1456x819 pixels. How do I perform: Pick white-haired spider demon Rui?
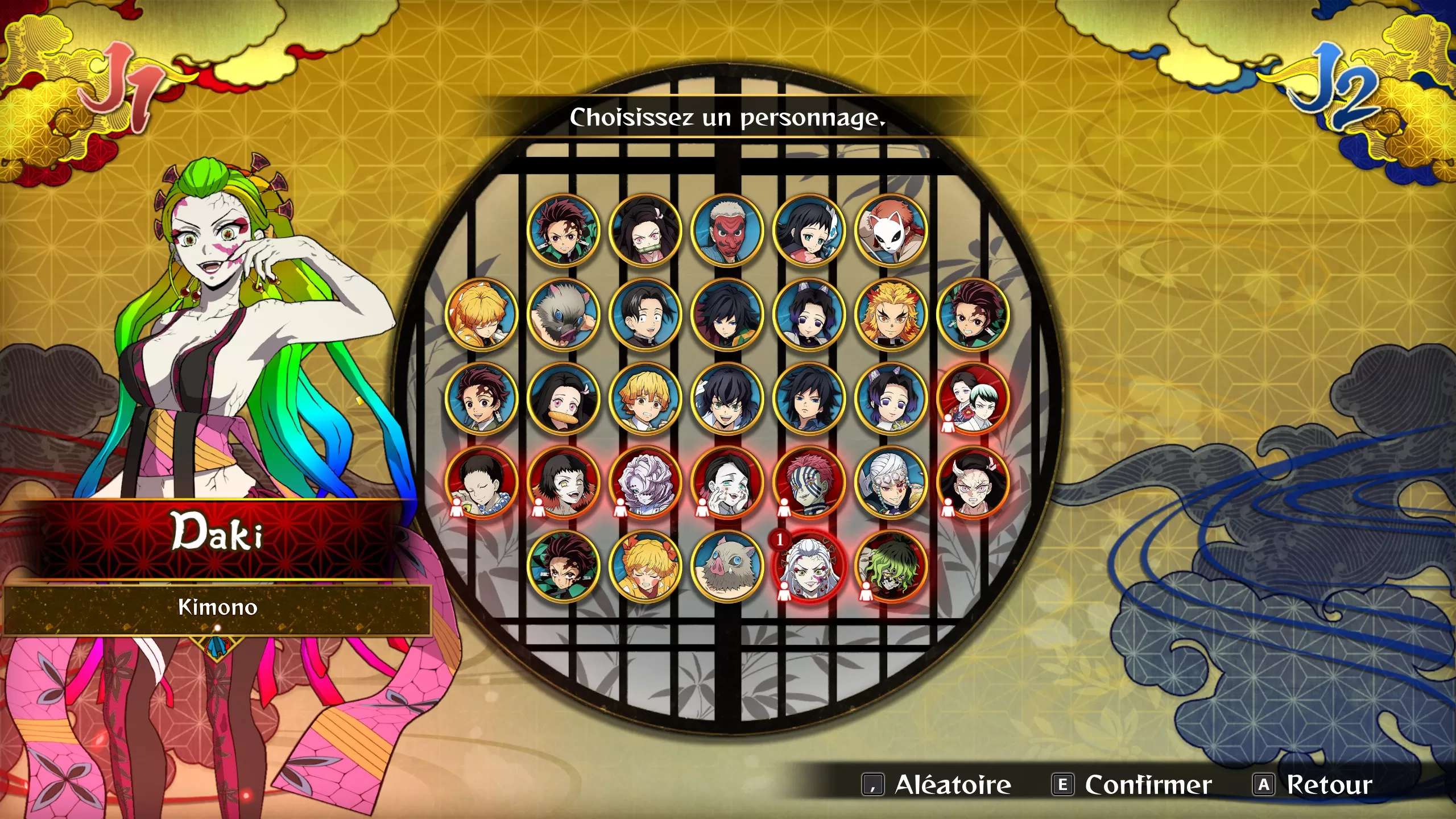coord(645,483)
